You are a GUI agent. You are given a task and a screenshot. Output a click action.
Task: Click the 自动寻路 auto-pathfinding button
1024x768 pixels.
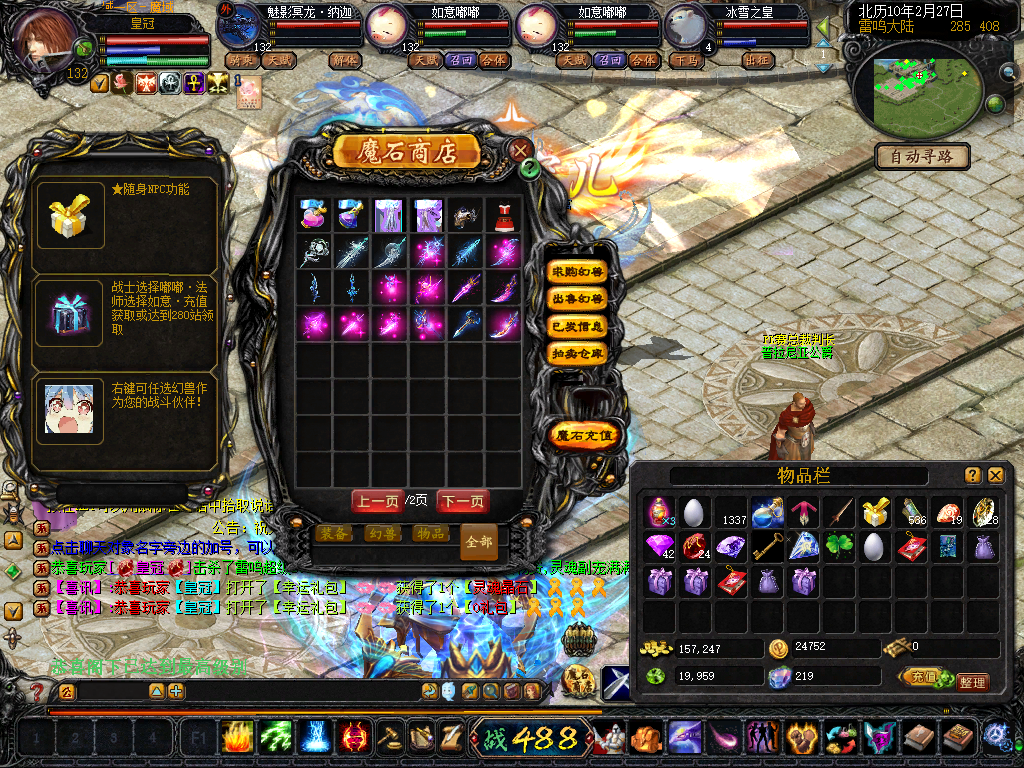coord(922,156)
